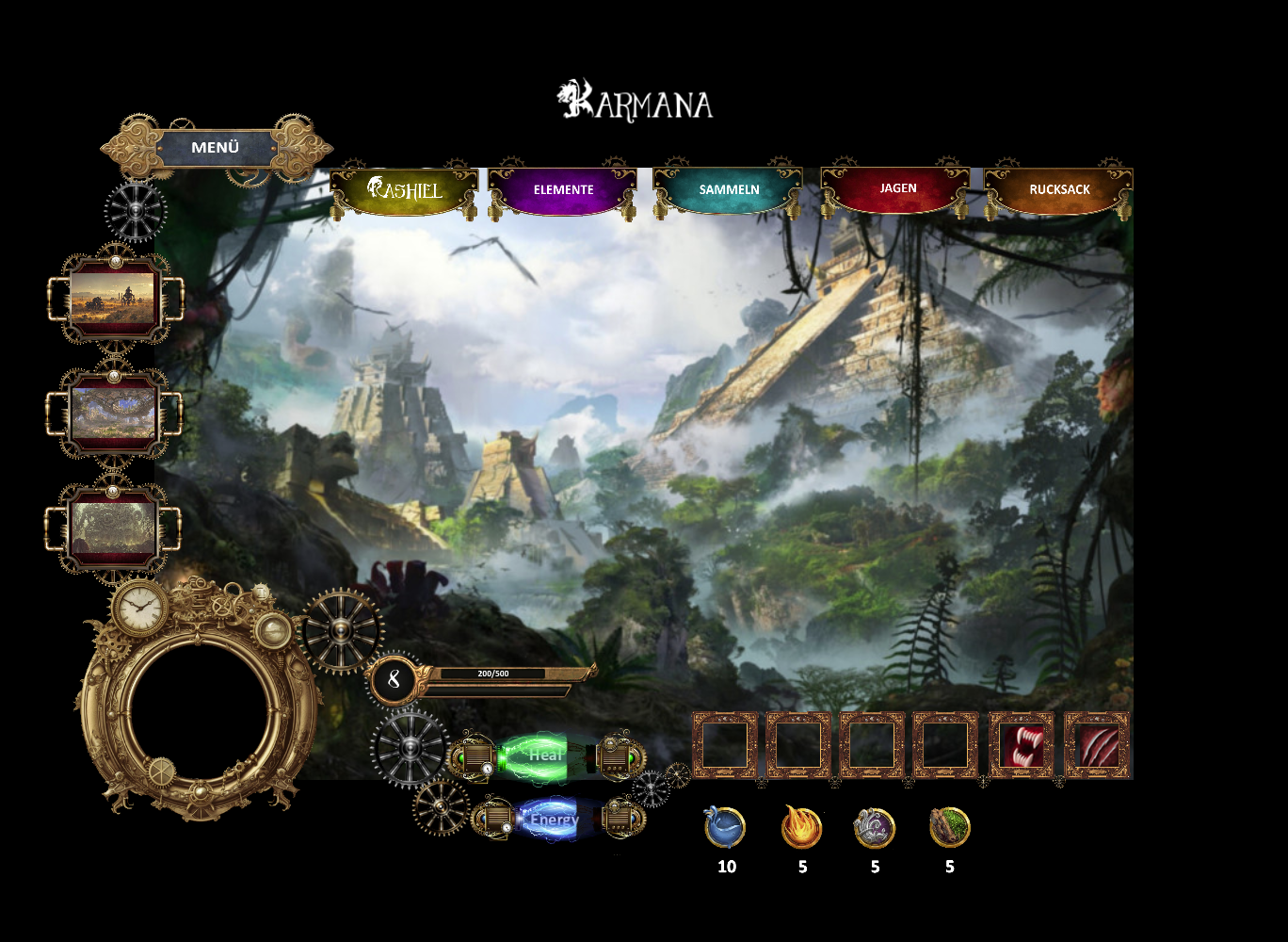Pick the green mossy forest location thumbnail
This screenshot has height=942, width=1288.
(113, 528)
